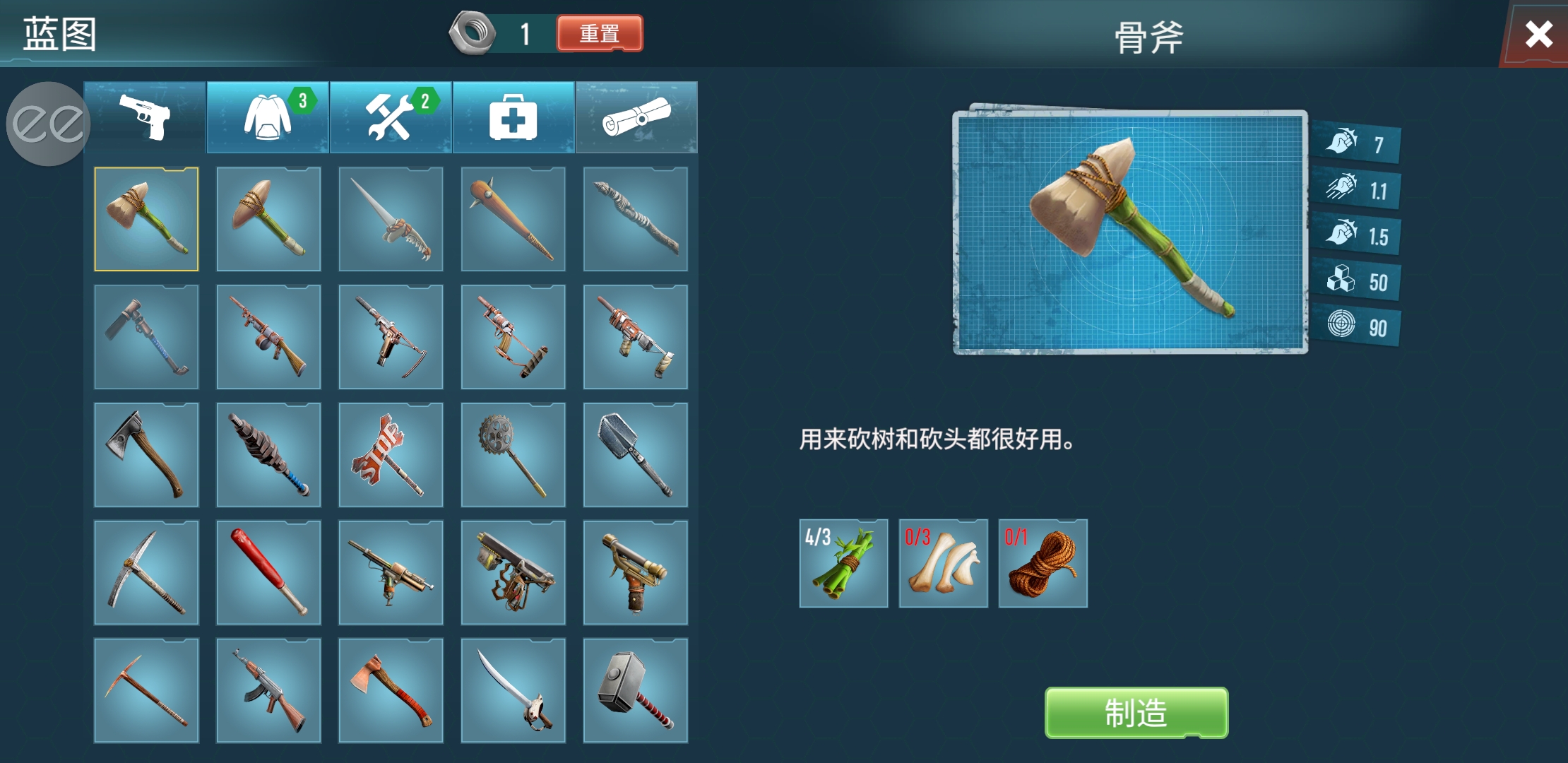
Task: Click the round ee overlay button
Action: tap(48, 124)
